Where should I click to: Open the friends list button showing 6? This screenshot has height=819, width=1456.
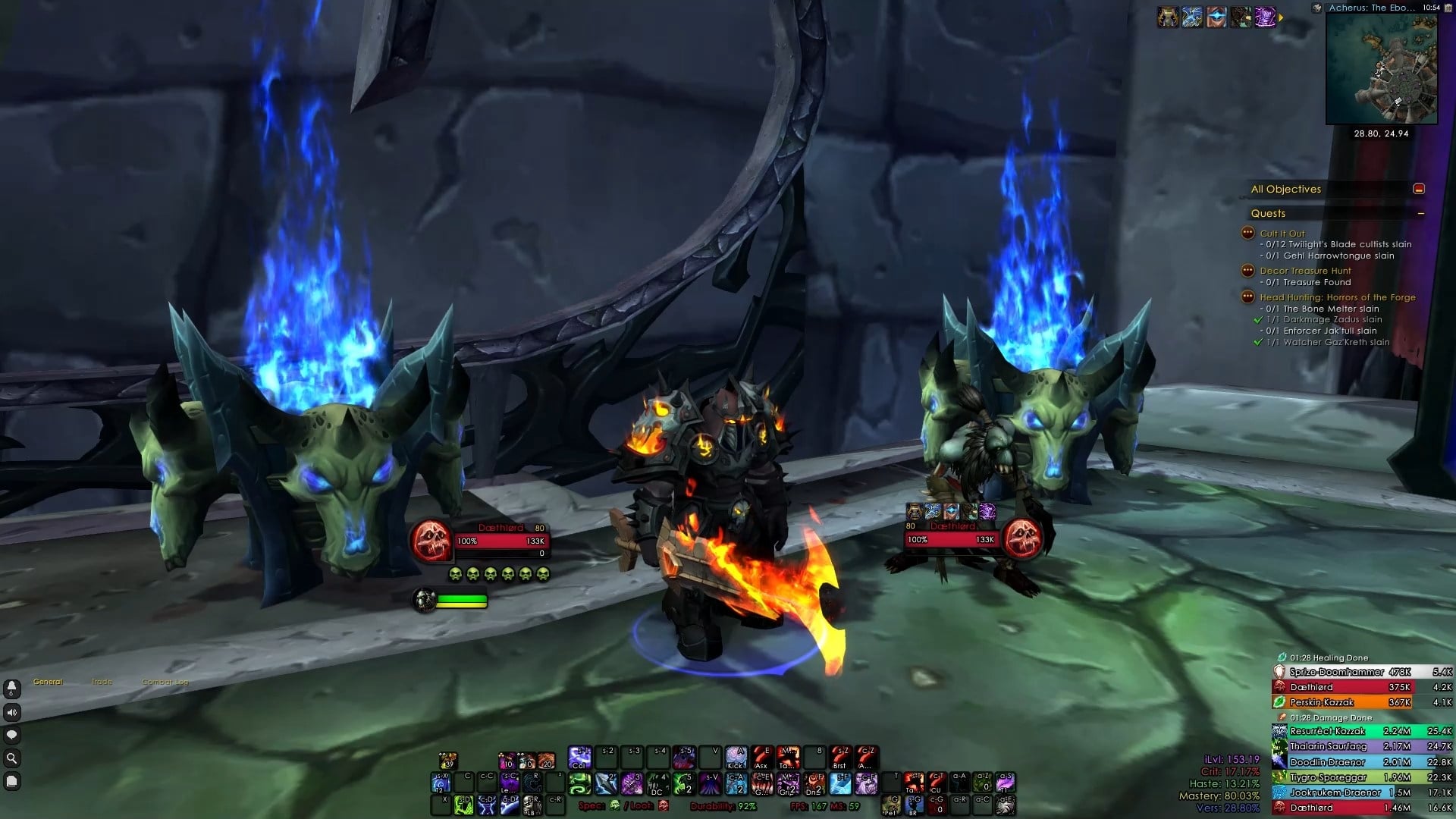pos(11,688)
